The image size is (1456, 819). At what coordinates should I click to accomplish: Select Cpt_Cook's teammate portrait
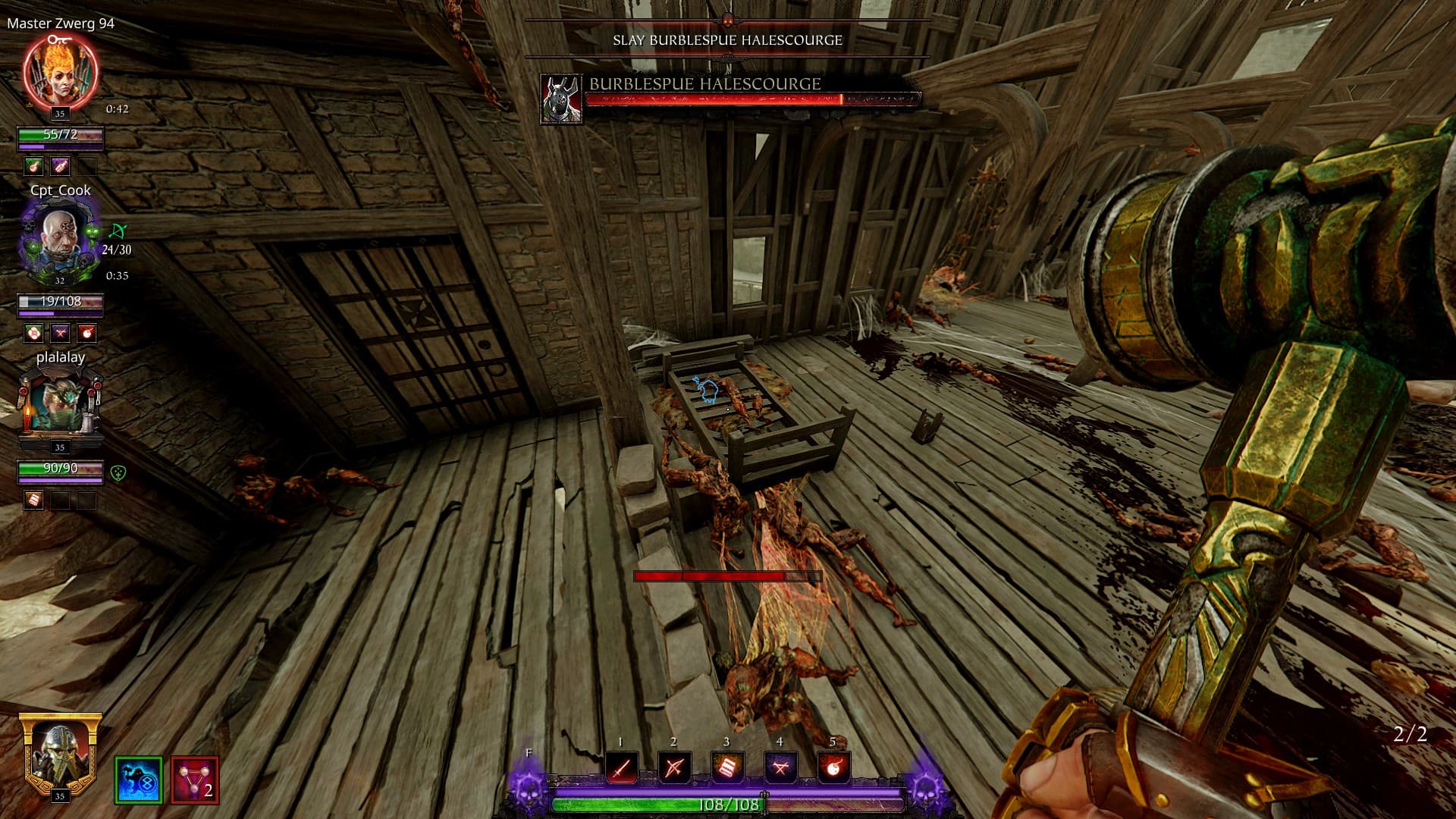click(61, 241)
